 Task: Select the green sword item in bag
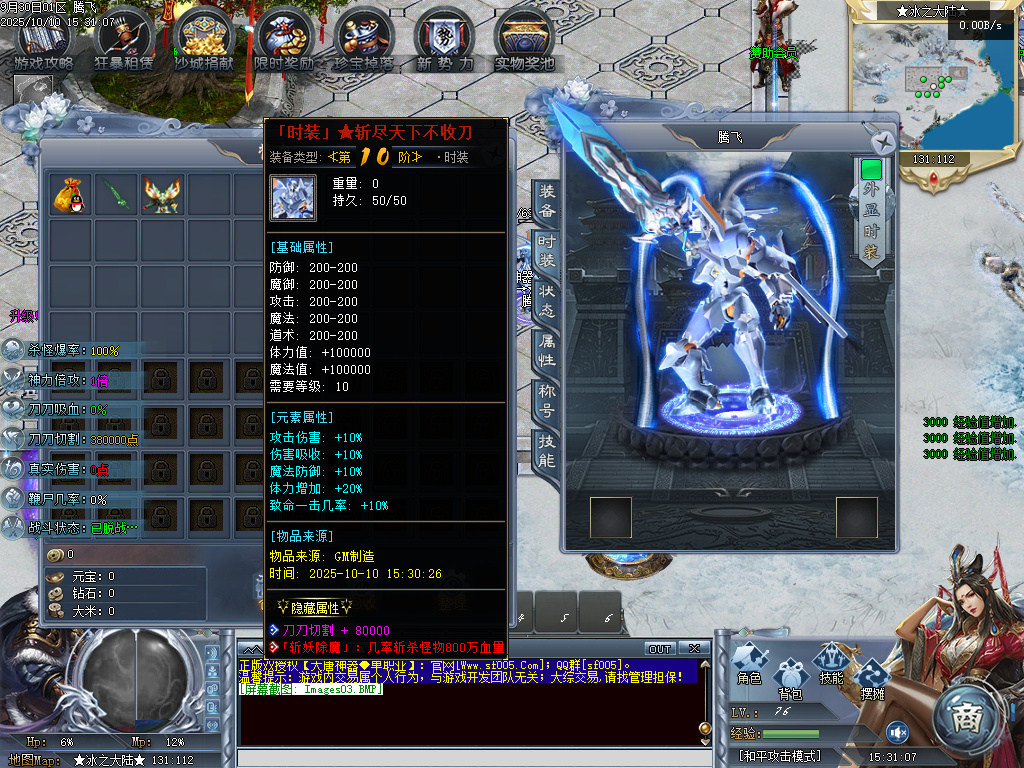coord(116,194)
